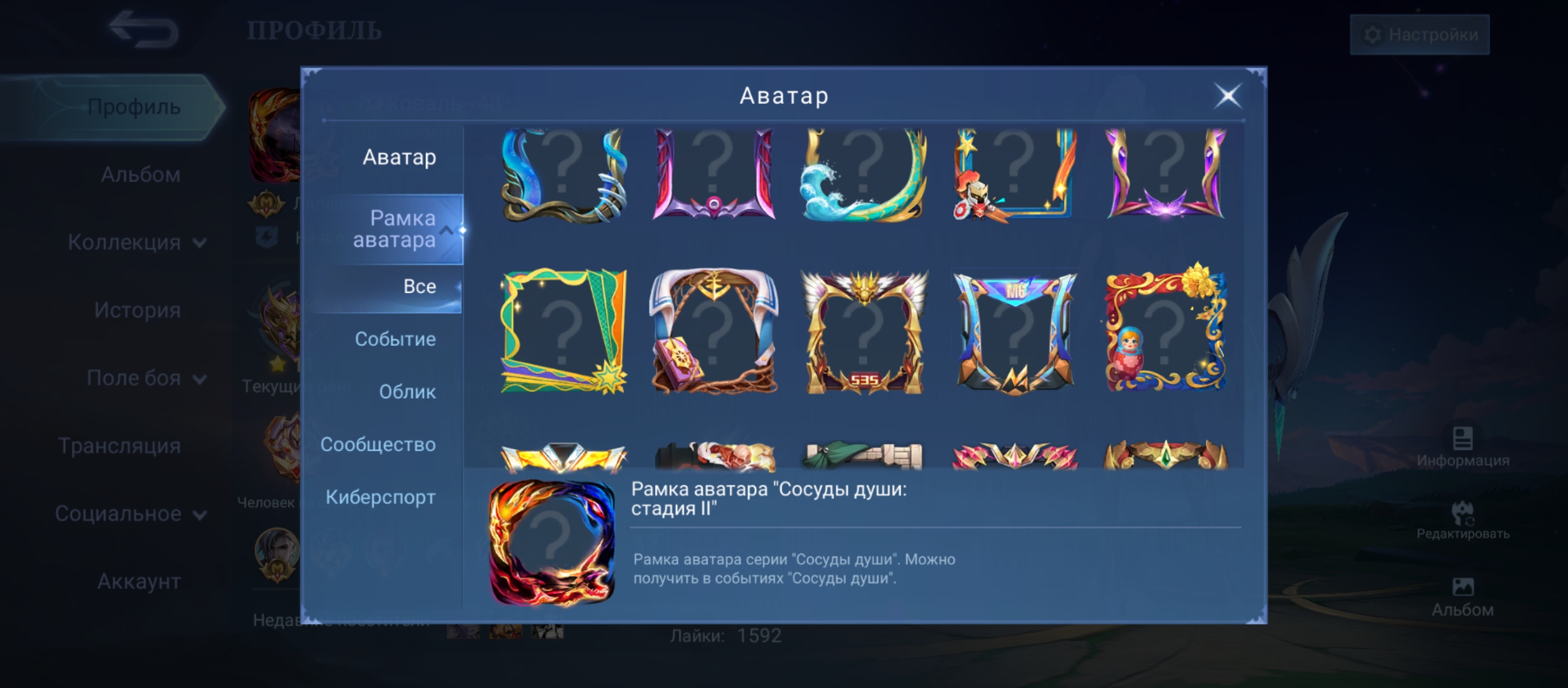Viewport: 1568px width, 688px height.
Task: Pick the knight with shooting stars frame
Action: pos(1015,175)
